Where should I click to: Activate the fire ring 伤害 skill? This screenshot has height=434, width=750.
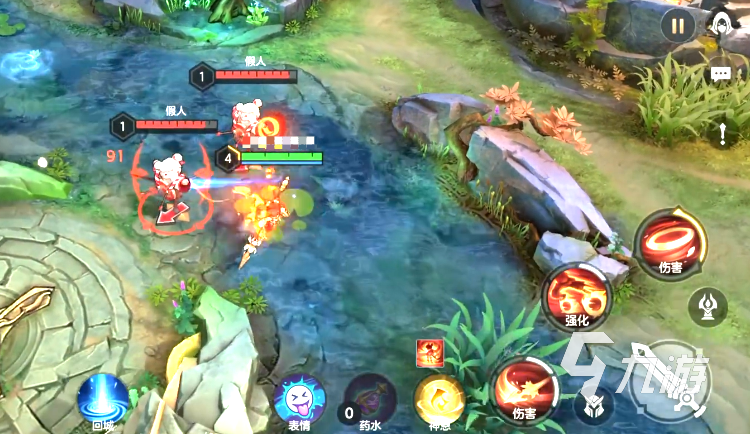[670, 242]
